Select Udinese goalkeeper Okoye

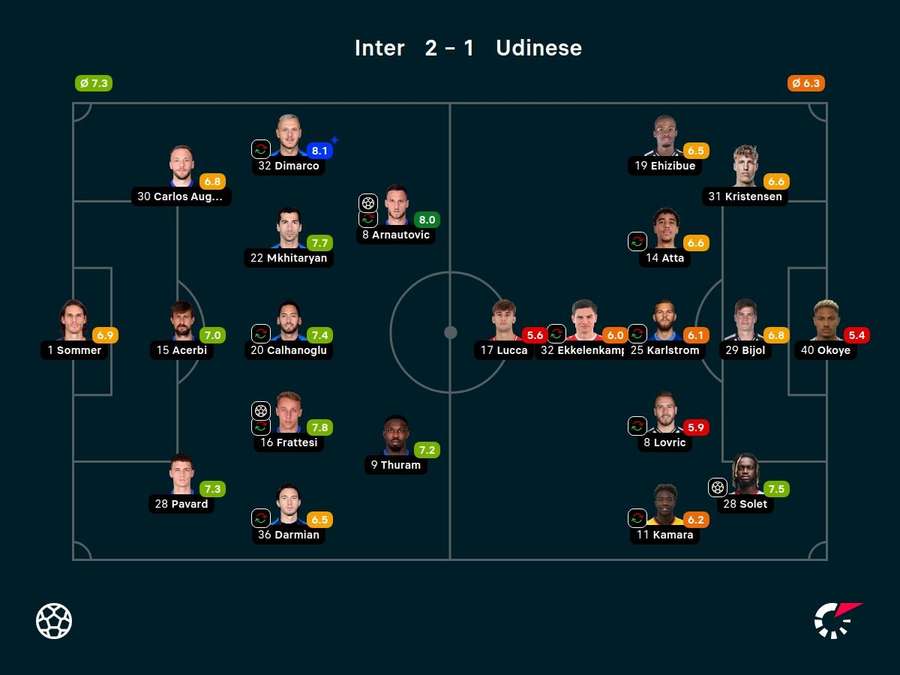[825, 321]
